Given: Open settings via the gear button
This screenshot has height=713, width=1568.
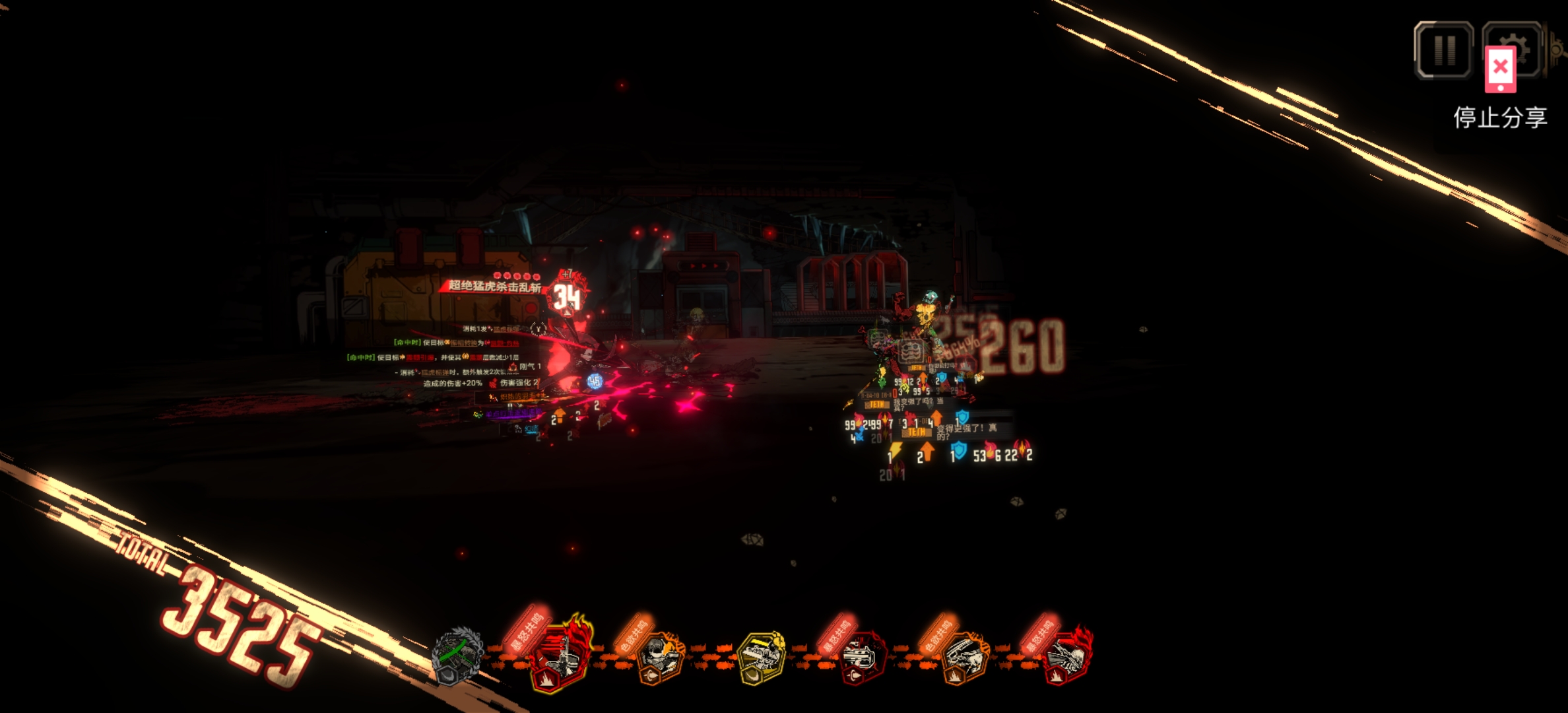Looking at the screenshot, I should point(1526,41).
